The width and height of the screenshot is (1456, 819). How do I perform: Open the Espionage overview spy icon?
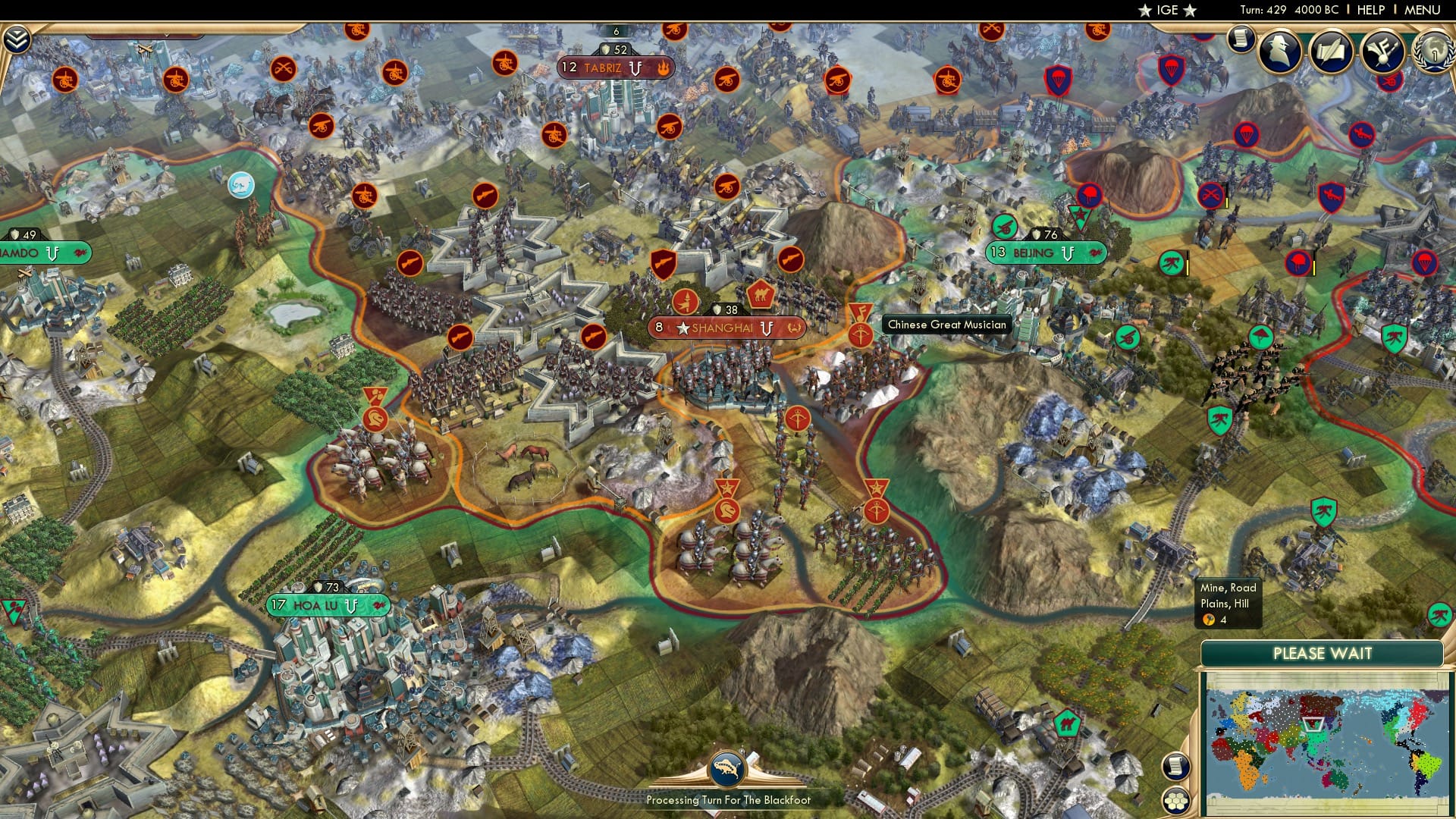[x=1279, y=49]
